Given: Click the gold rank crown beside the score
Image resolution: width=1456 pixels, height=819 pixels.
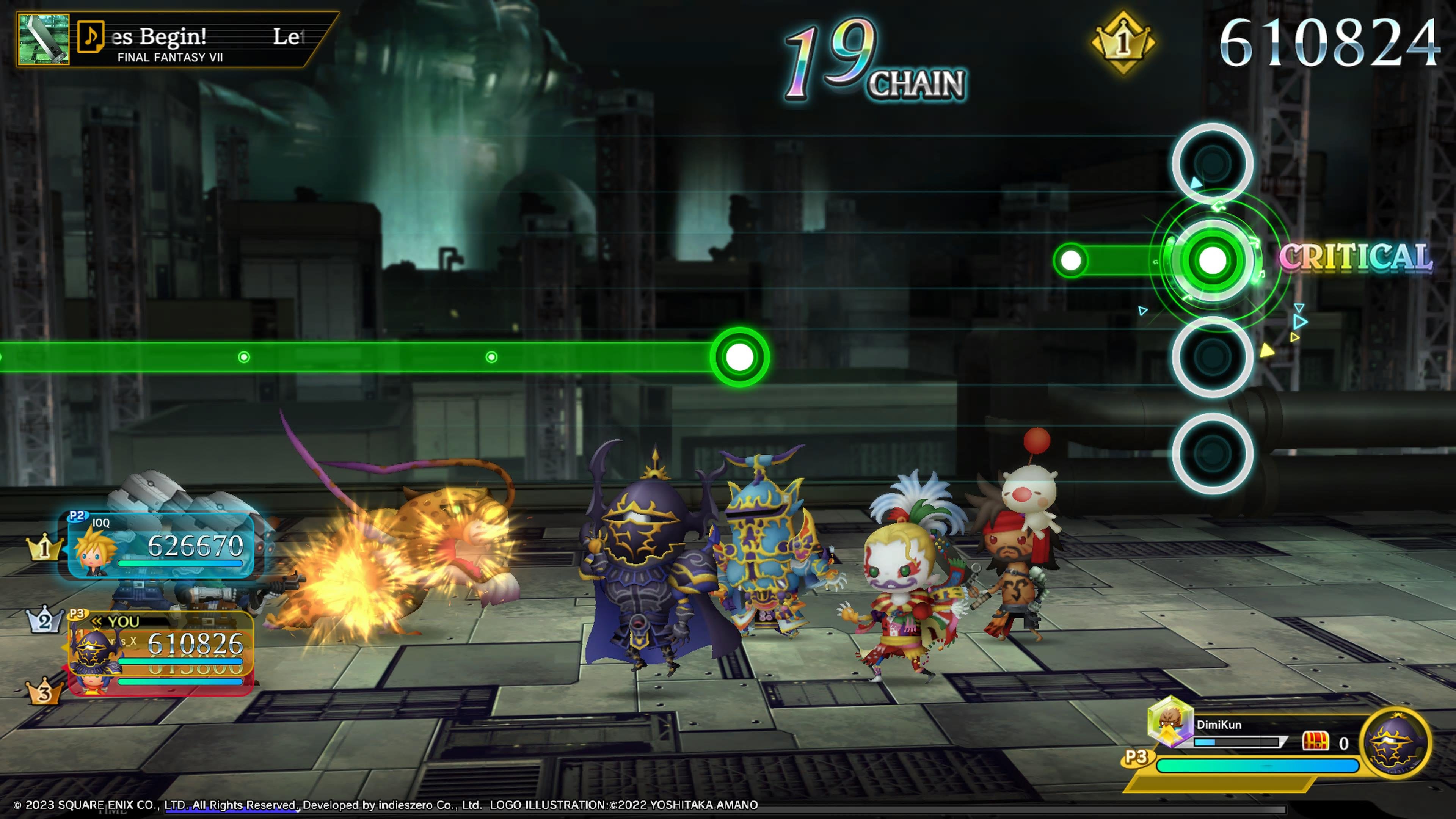Looking at the screenshot, I should pyautogui.click(x=1123, y=42).
